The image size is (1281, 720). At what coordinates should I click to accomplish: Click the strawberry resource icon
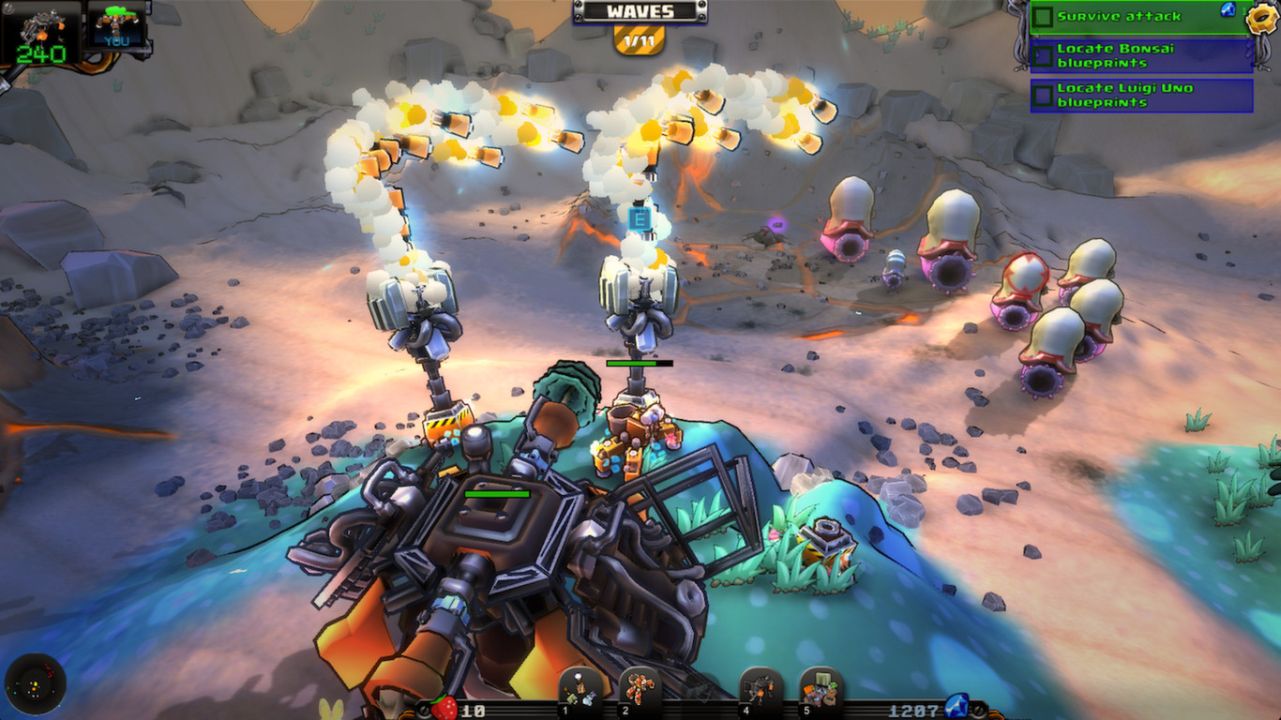[x=445, y=705]
